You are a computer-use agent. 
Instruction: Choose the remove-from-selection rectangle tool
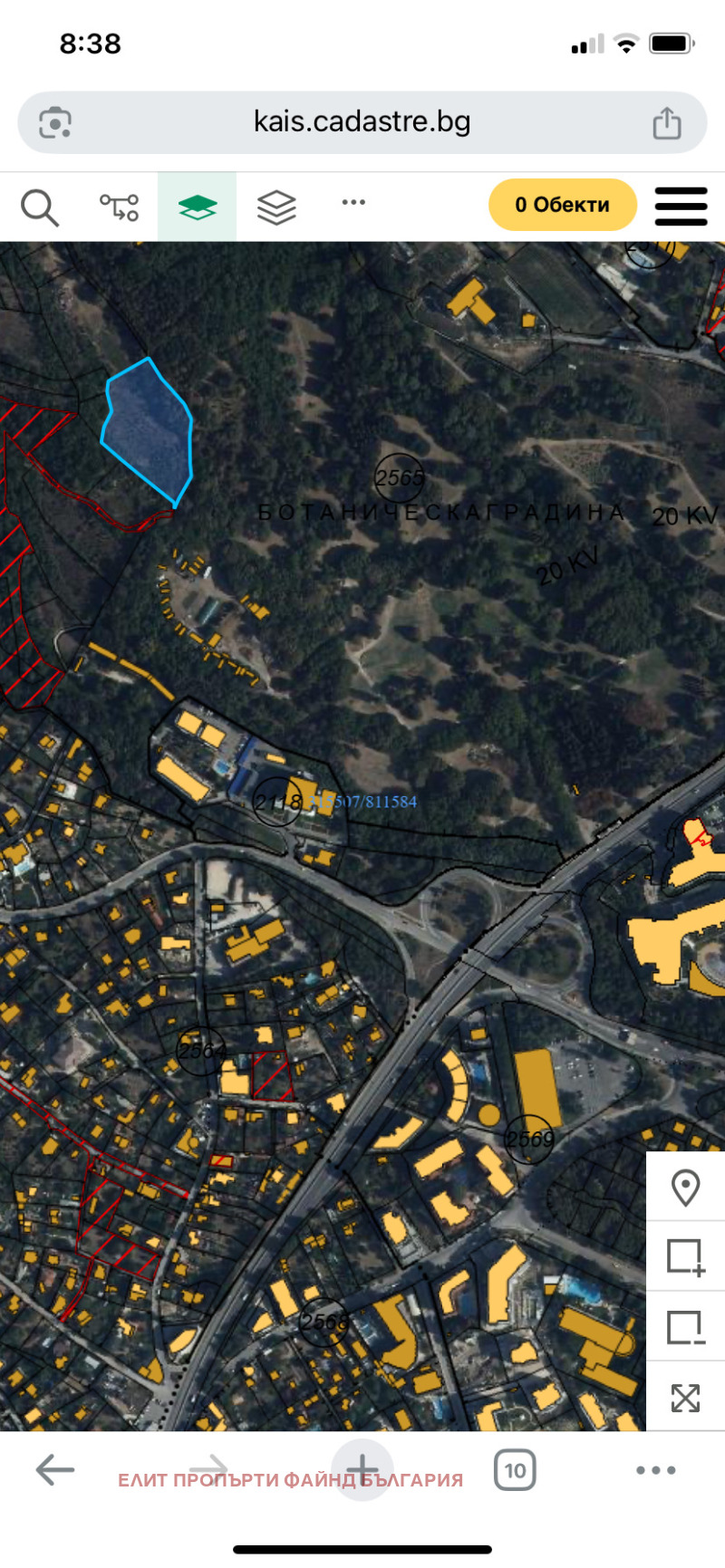coord(685,1327)
